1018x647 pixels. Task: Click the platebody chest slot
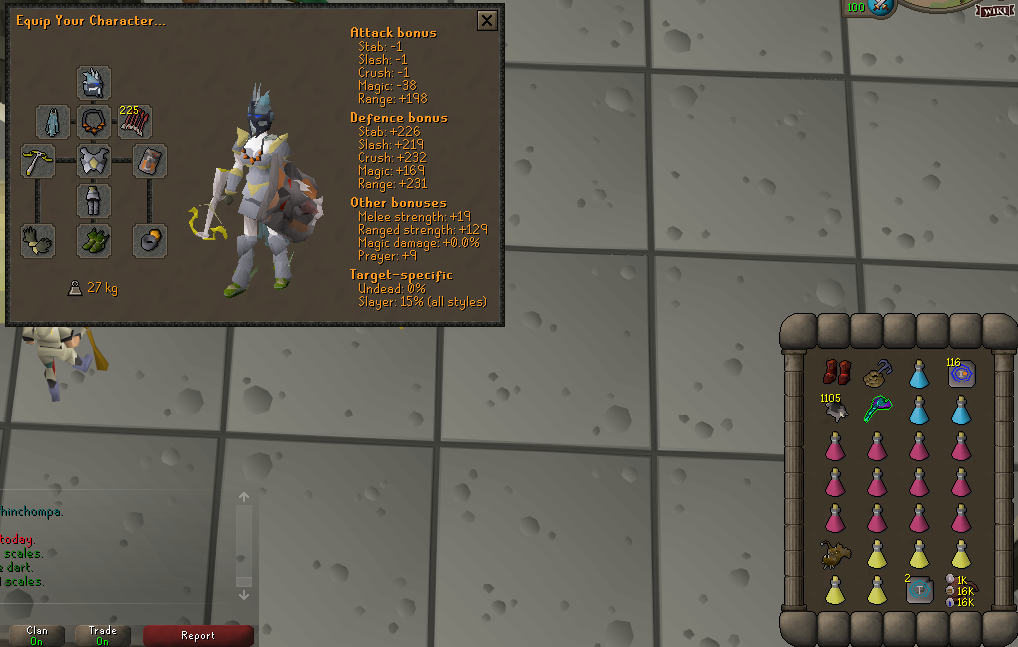click(94, 161)
